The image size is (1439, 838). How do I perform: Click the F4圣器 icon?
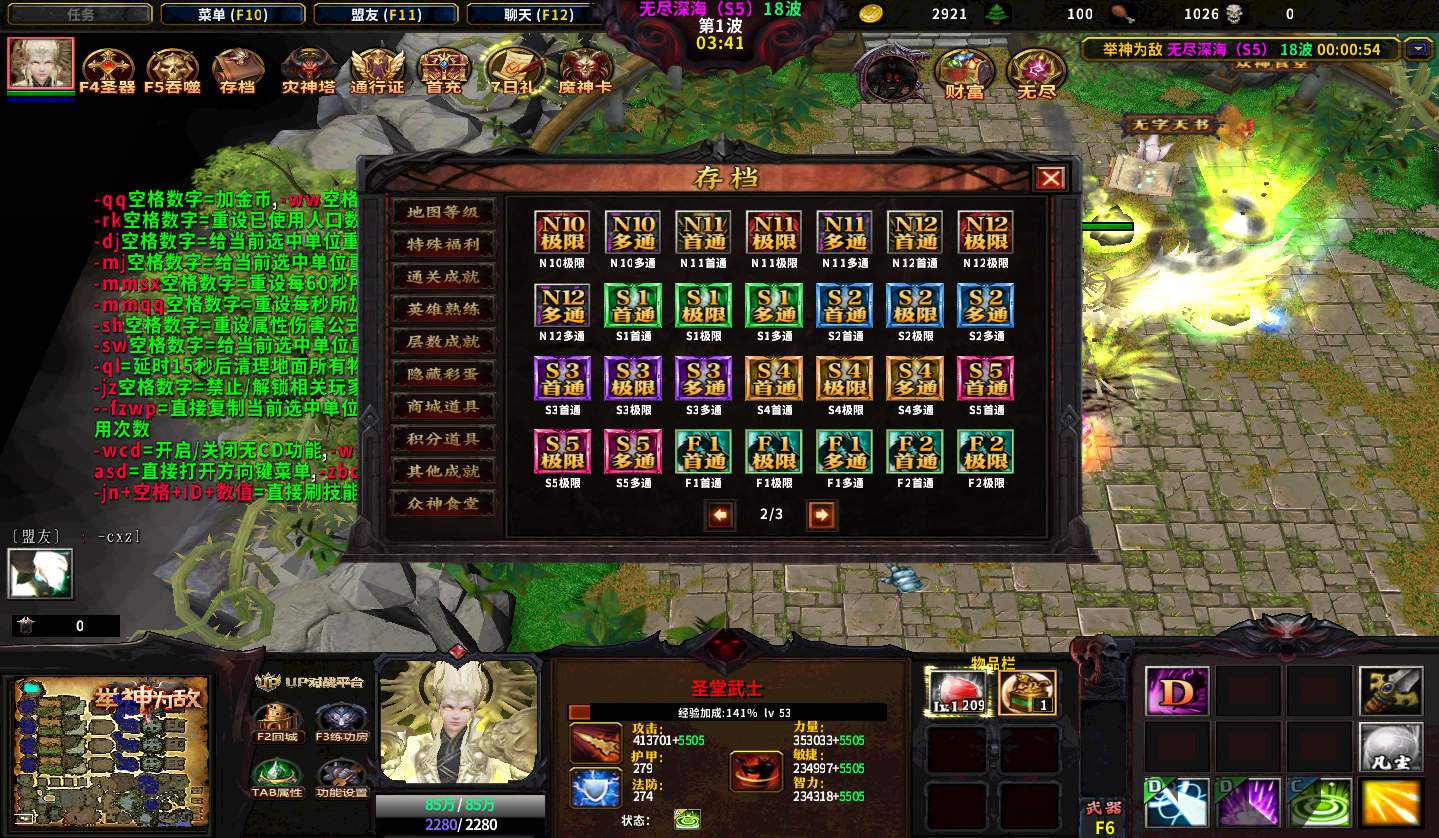coord(107,68)
